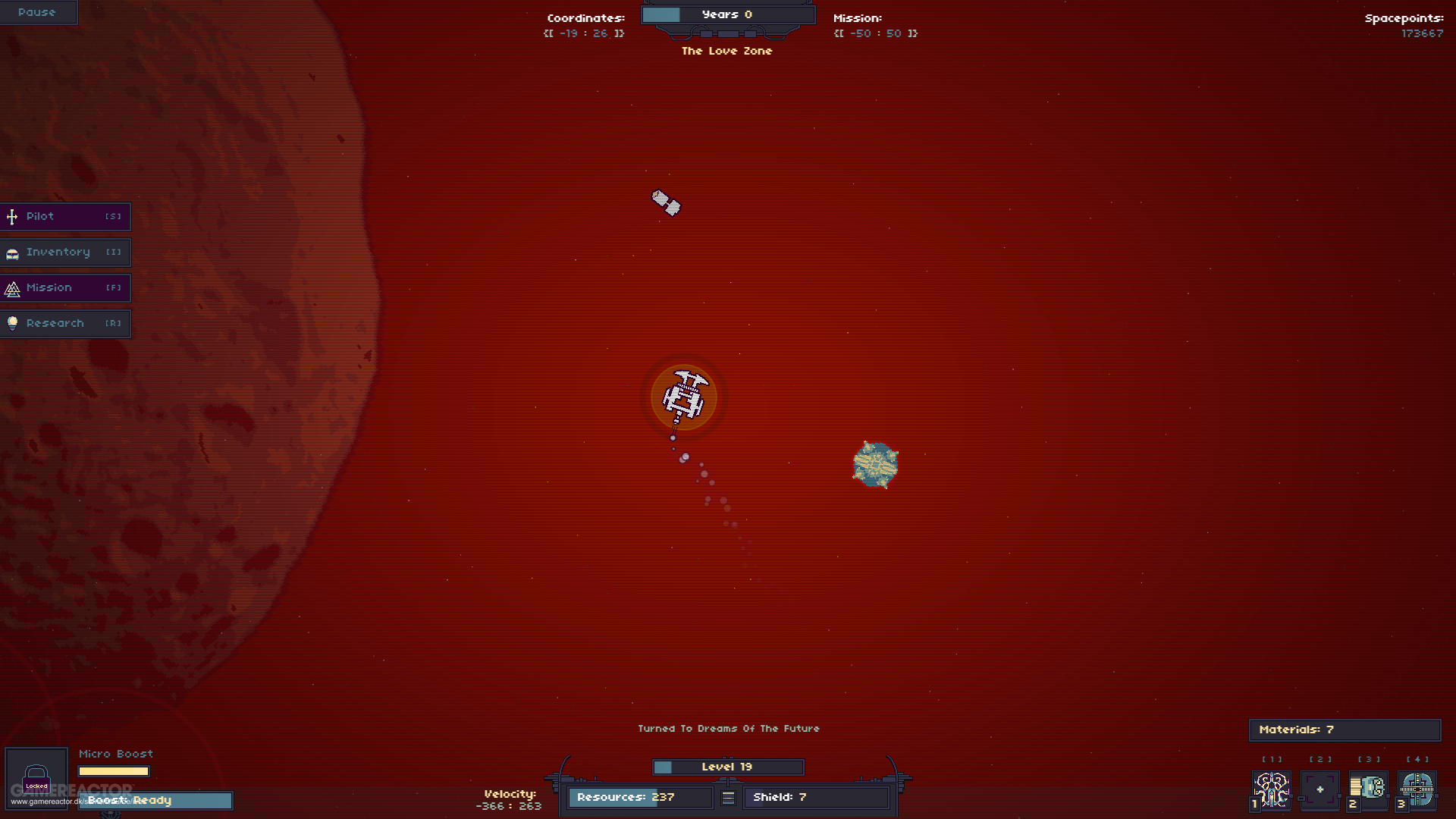Select the engine module in hotbar slot [3]
This screenshot has height=819, width=1456.
tap(1369, 789)
